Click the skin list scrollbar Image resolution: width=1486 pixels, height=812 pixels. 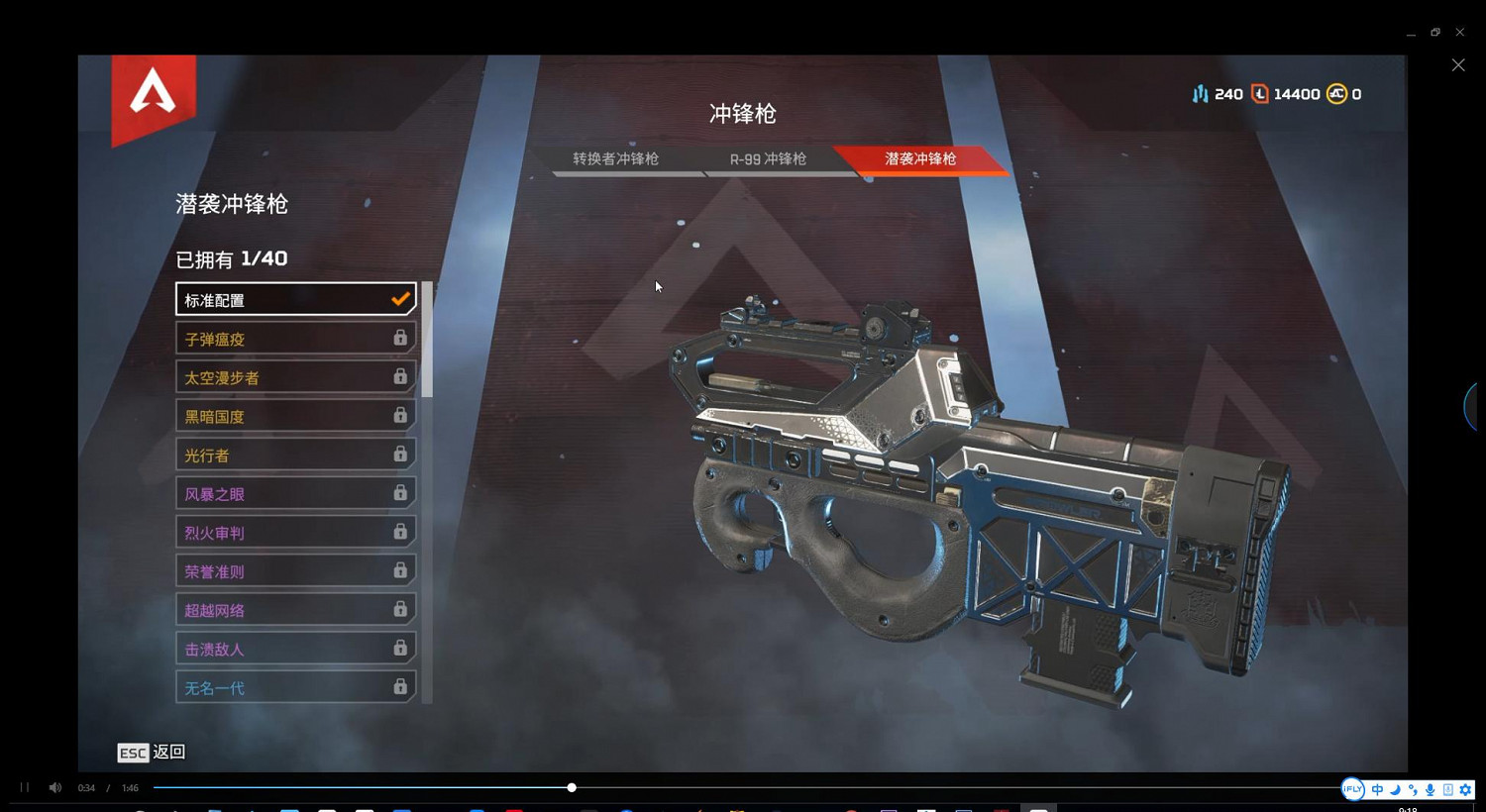[x=426, y=337]
